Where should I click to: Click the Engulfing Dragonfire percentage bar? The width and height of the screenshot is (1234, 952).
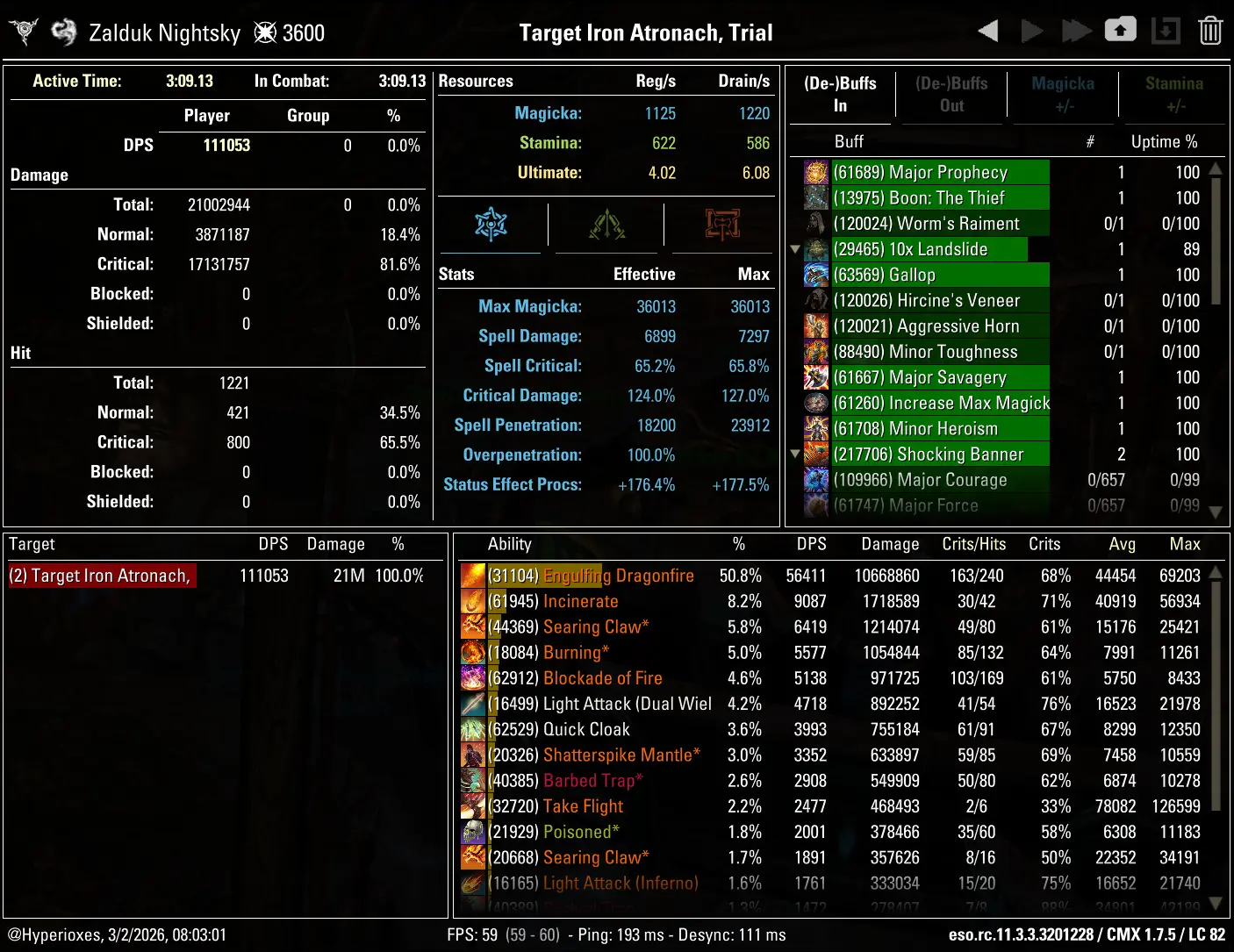click(x=544, y=576)
